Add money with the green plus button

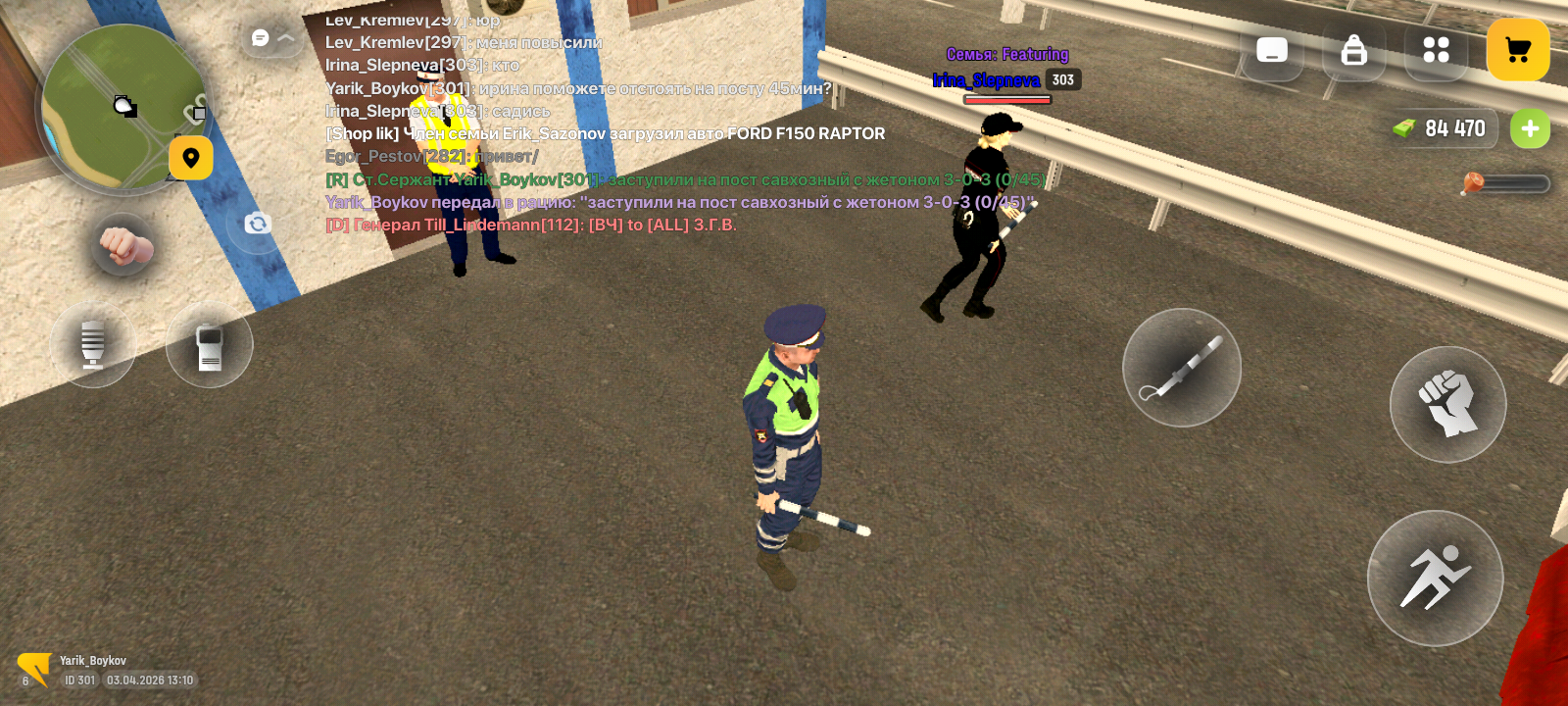click(x=1530, y=128)
